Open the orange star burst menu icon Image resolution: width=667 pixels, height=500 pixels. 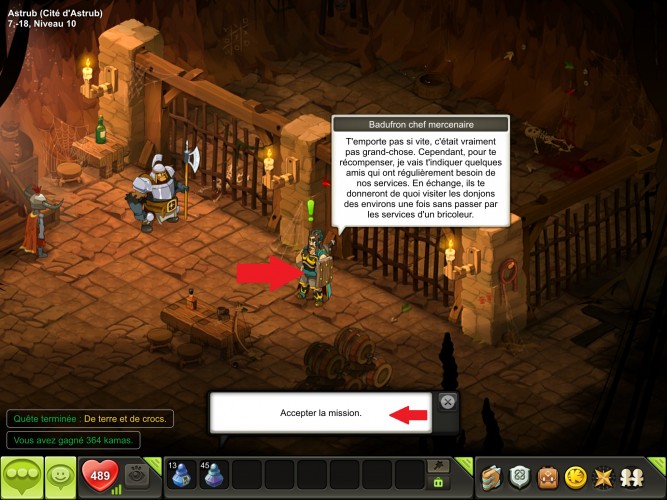click(604, 477)
